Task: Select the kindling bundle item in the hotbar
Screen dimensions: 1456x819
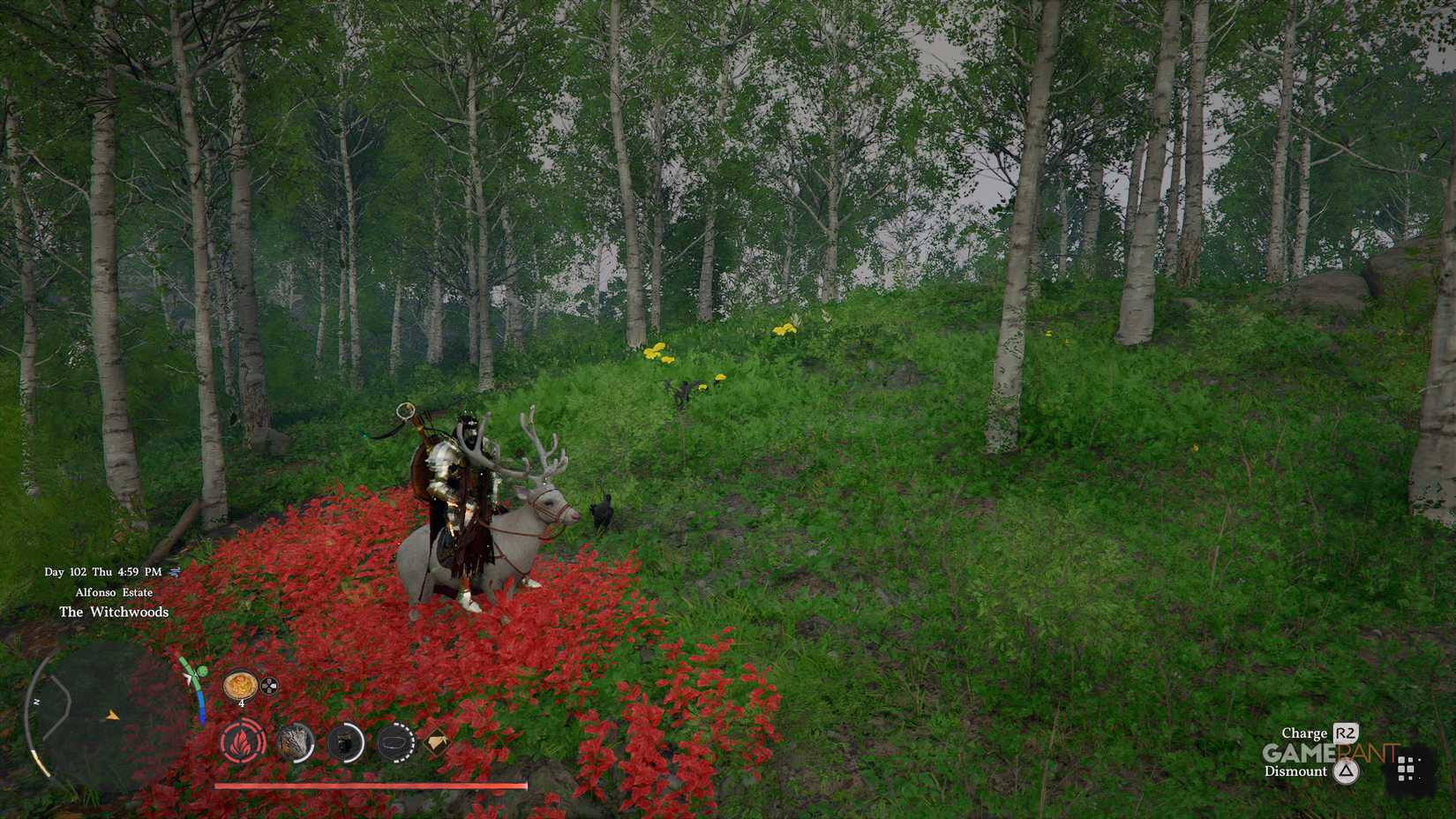Action: 294,744
